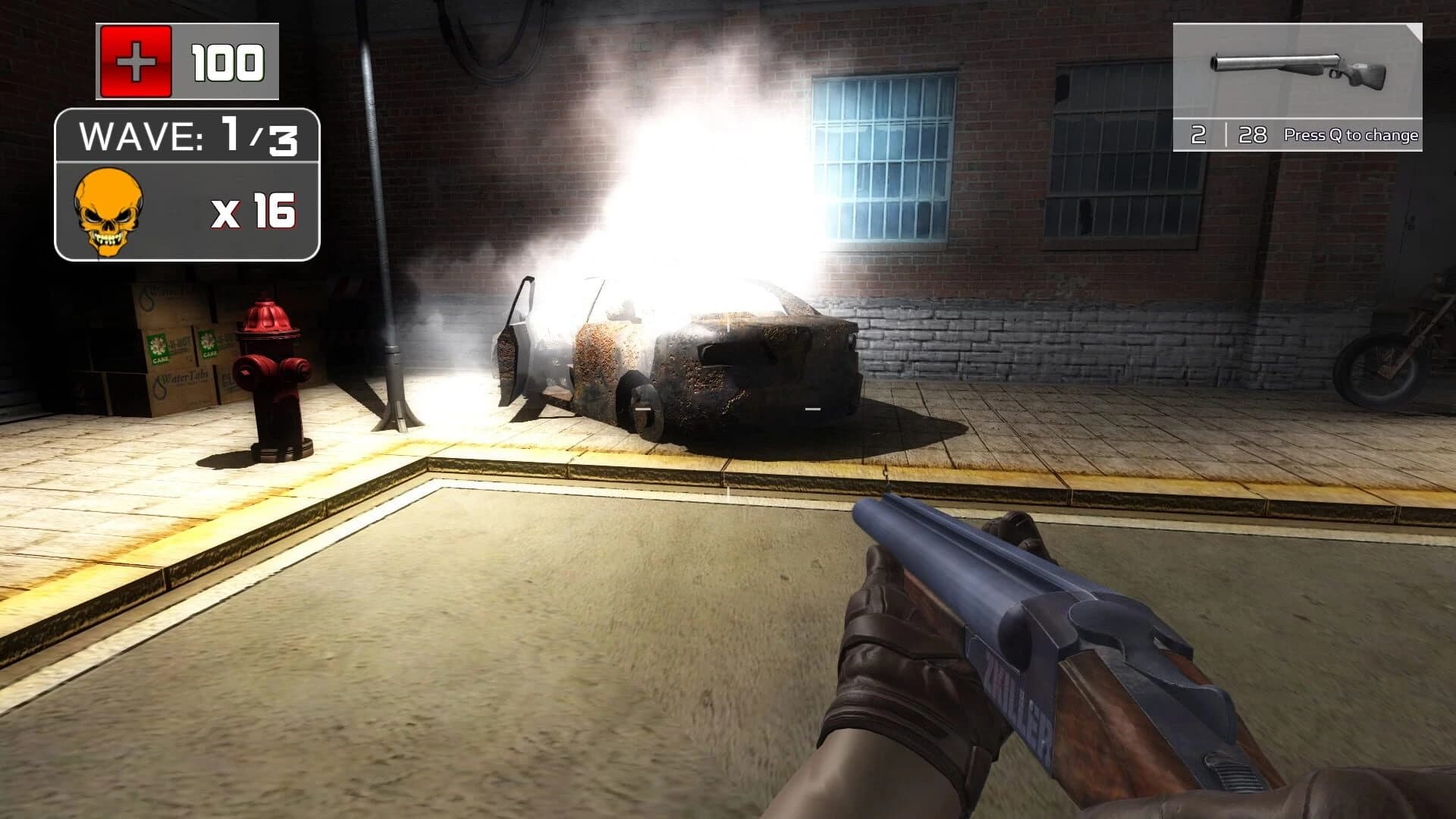
Task: Toggle the weapon by clicking Press Q to change
Action: point(1351,134)
